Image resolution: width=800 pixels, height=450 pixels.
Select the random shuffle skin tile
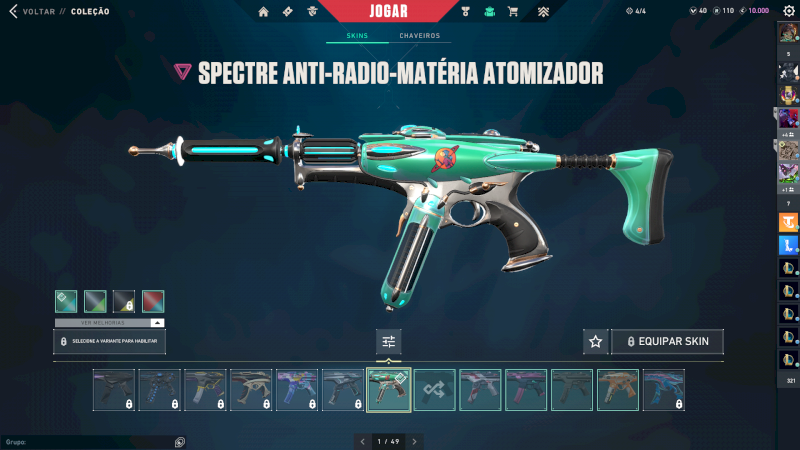click(435, 390)
